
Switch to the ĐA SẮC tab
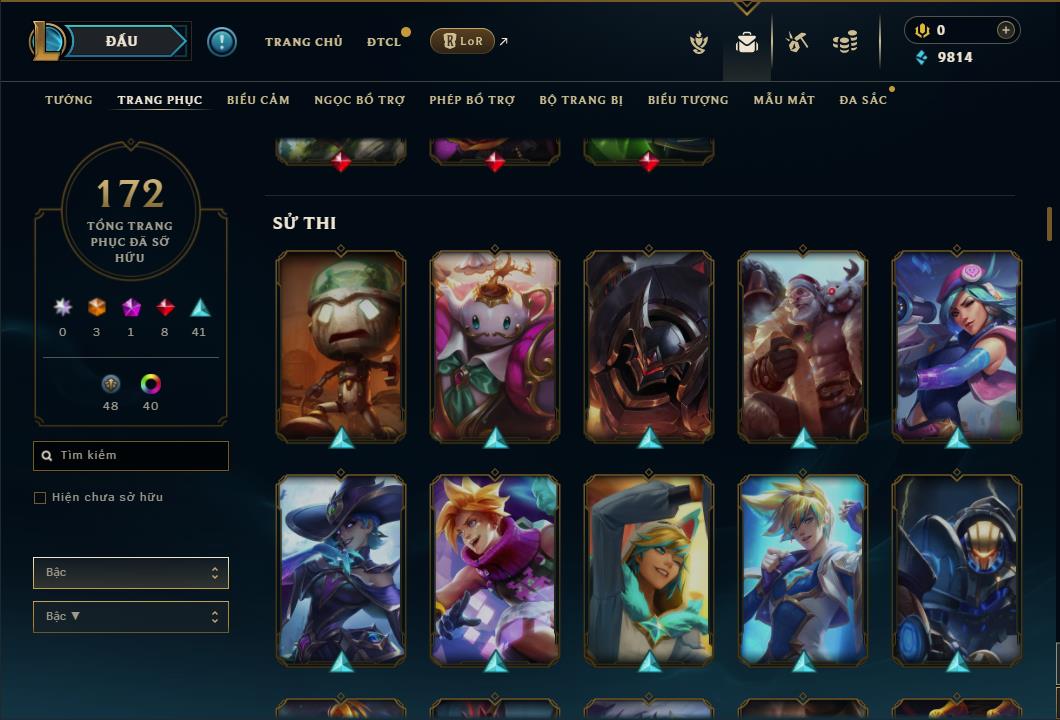pos(863,100)
